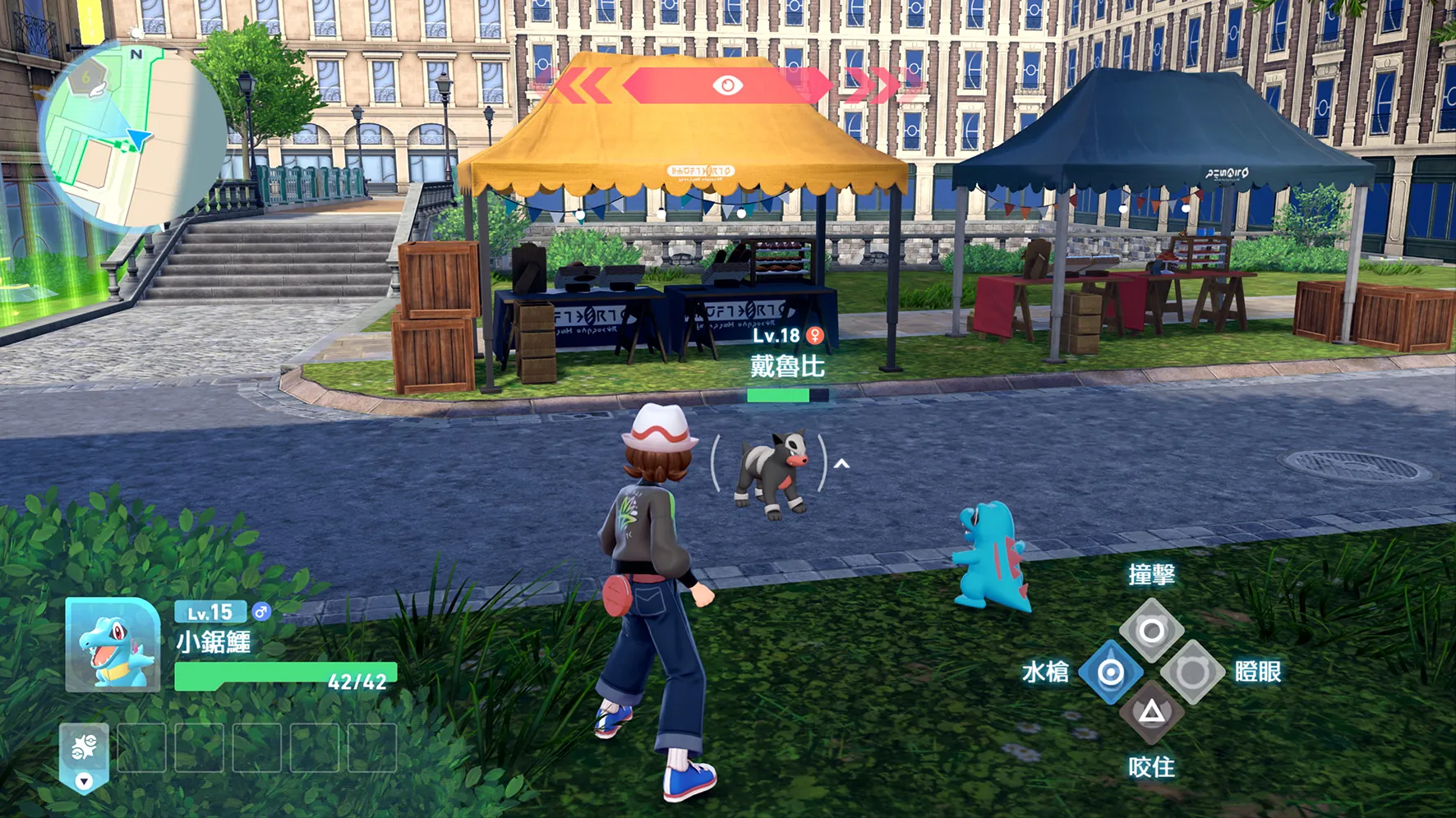Activate the 水槍 move
The height and width of the screenshot is (818, 1456).
[x=1110, y=673]
